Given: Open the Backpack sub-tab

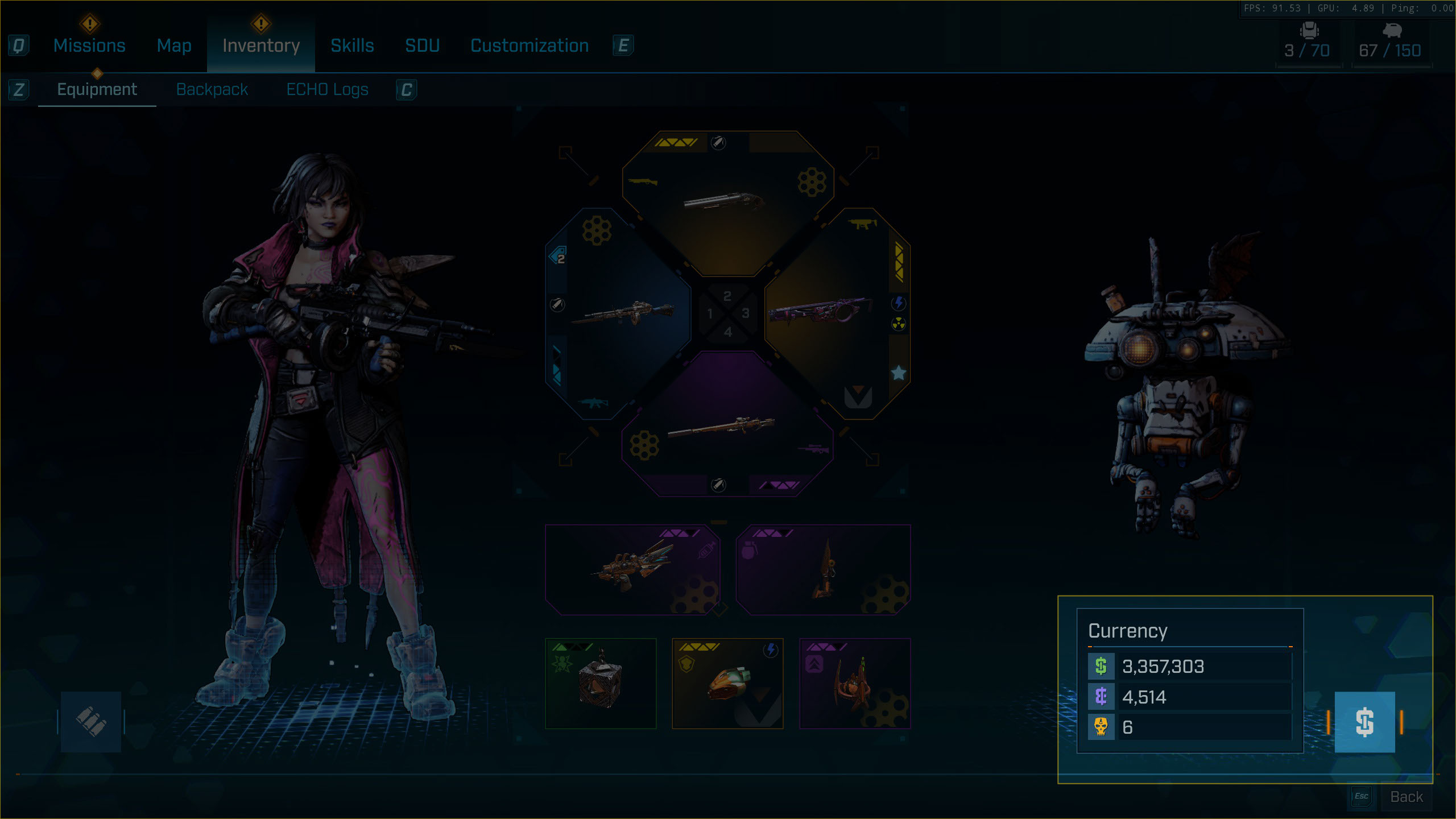Looking at the screenshot, I should [212, 89].
